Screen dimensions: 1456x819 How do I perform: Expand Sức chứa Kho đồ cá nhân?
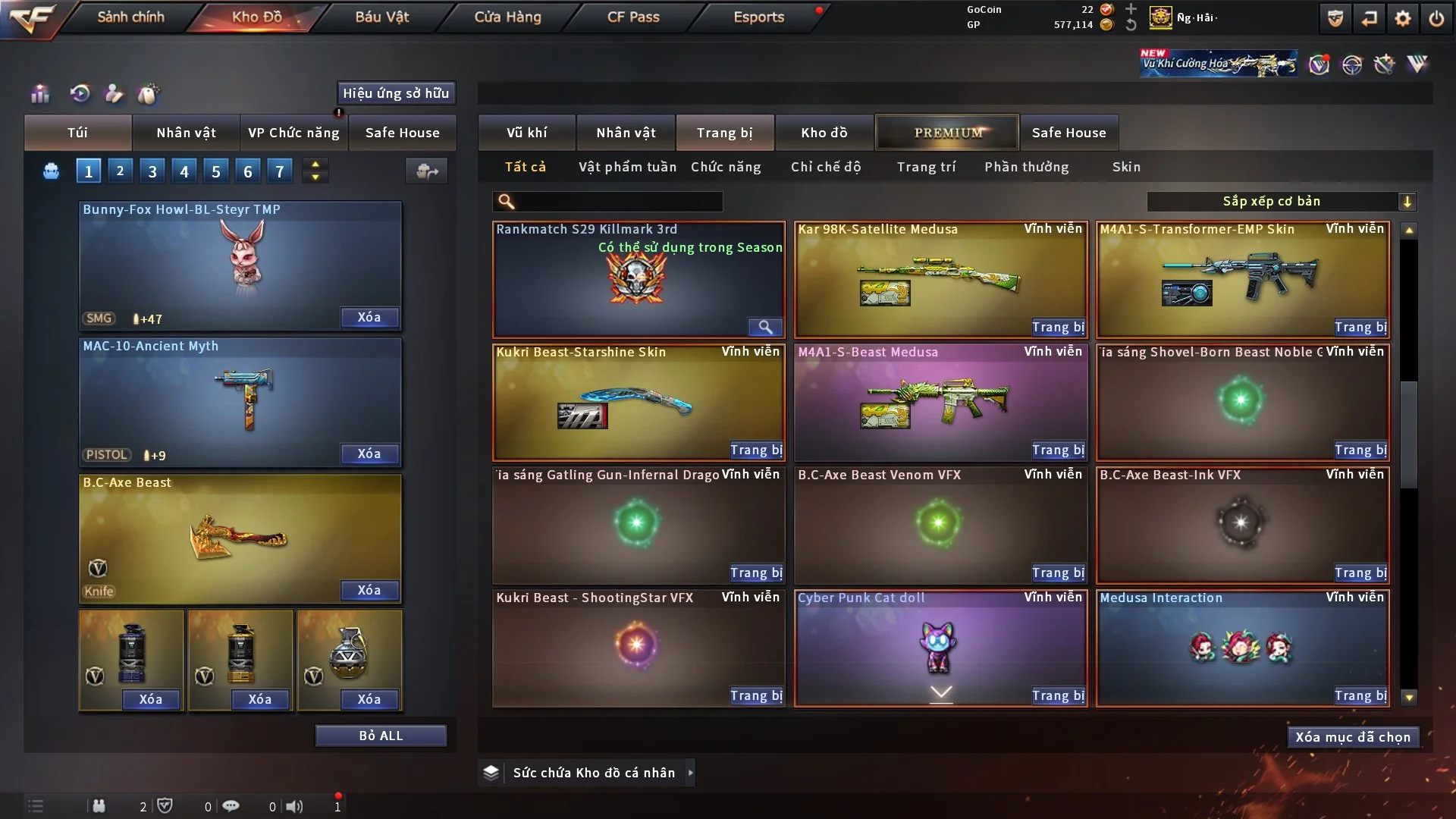pos(689,773)
